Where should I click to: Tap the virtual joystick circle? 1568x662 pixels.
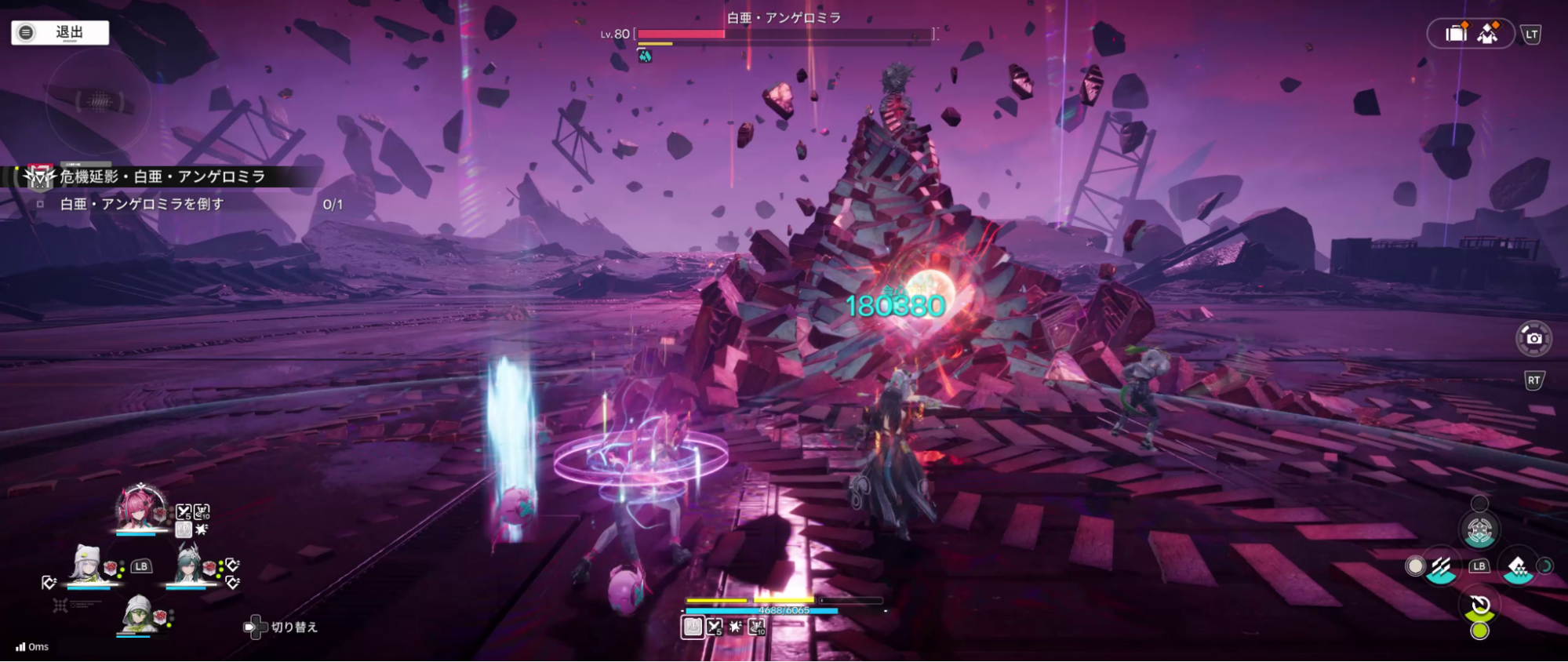pos(98,101)
